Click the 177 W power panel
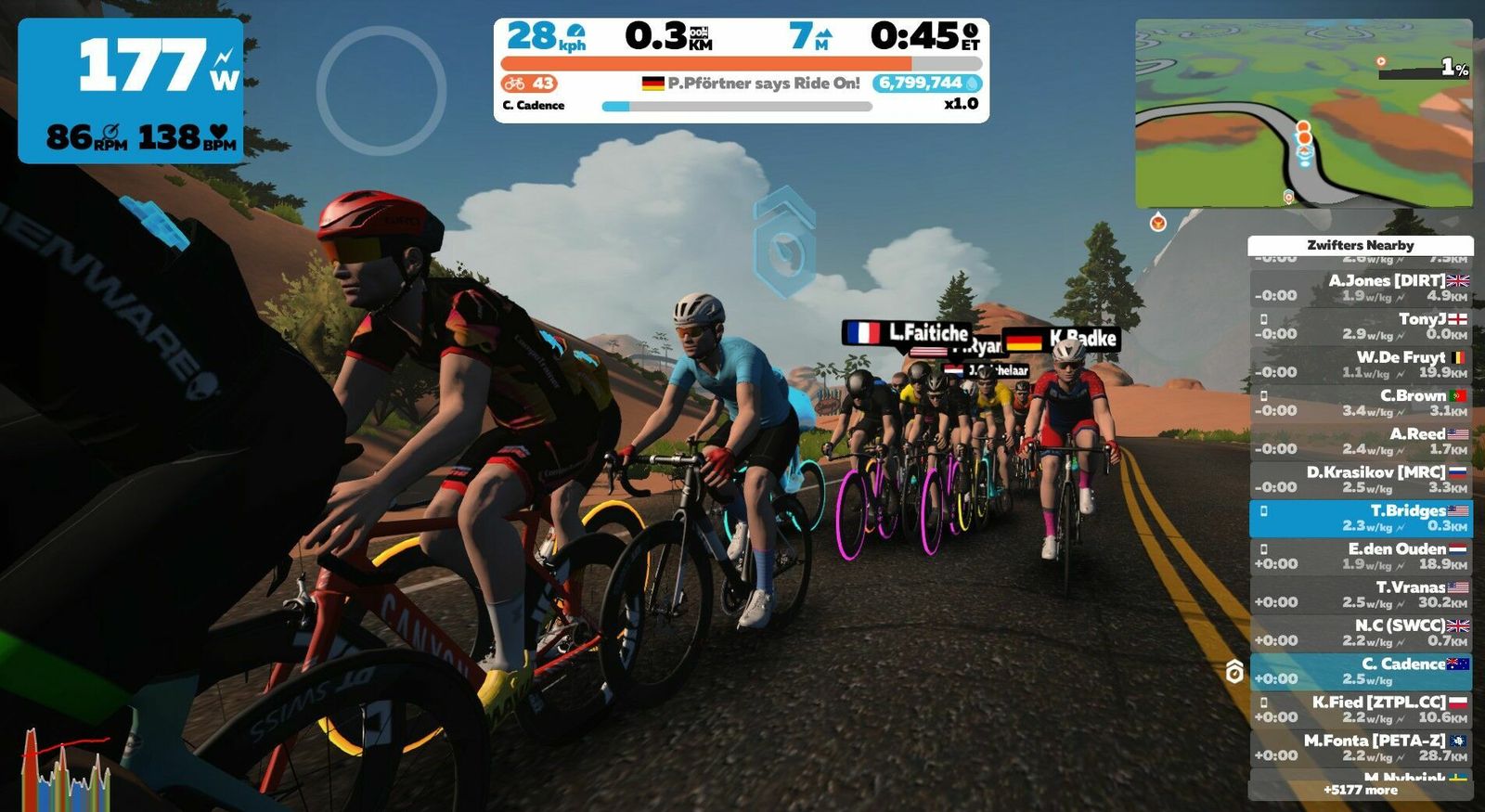Viewport: 1485px width, 812px height. 131,90
